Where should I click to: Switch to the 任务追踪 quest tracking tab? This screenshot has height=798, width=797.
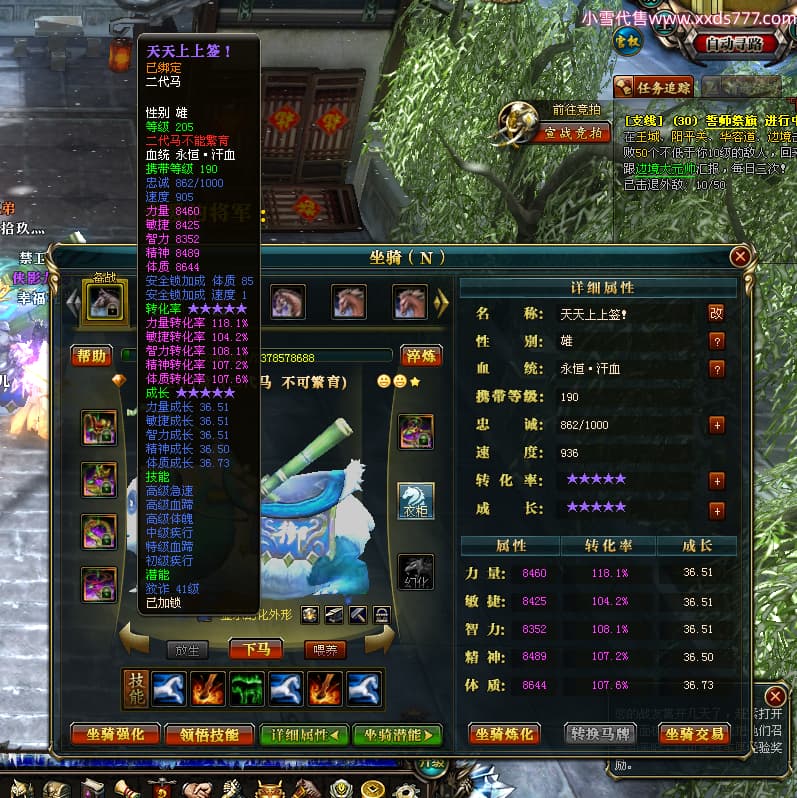(655, 86)
